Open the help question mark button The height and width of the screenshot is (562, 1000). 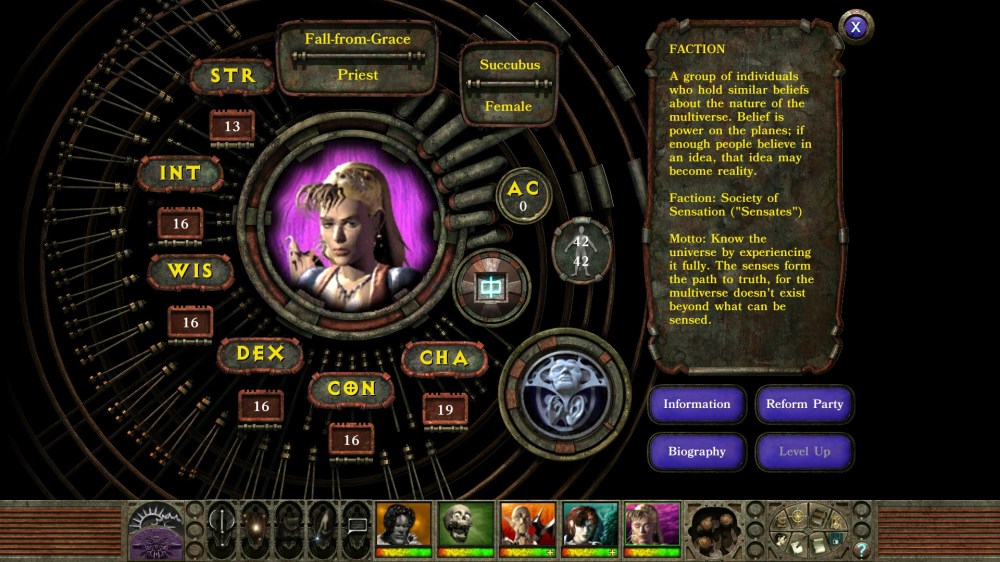[860, 549]
